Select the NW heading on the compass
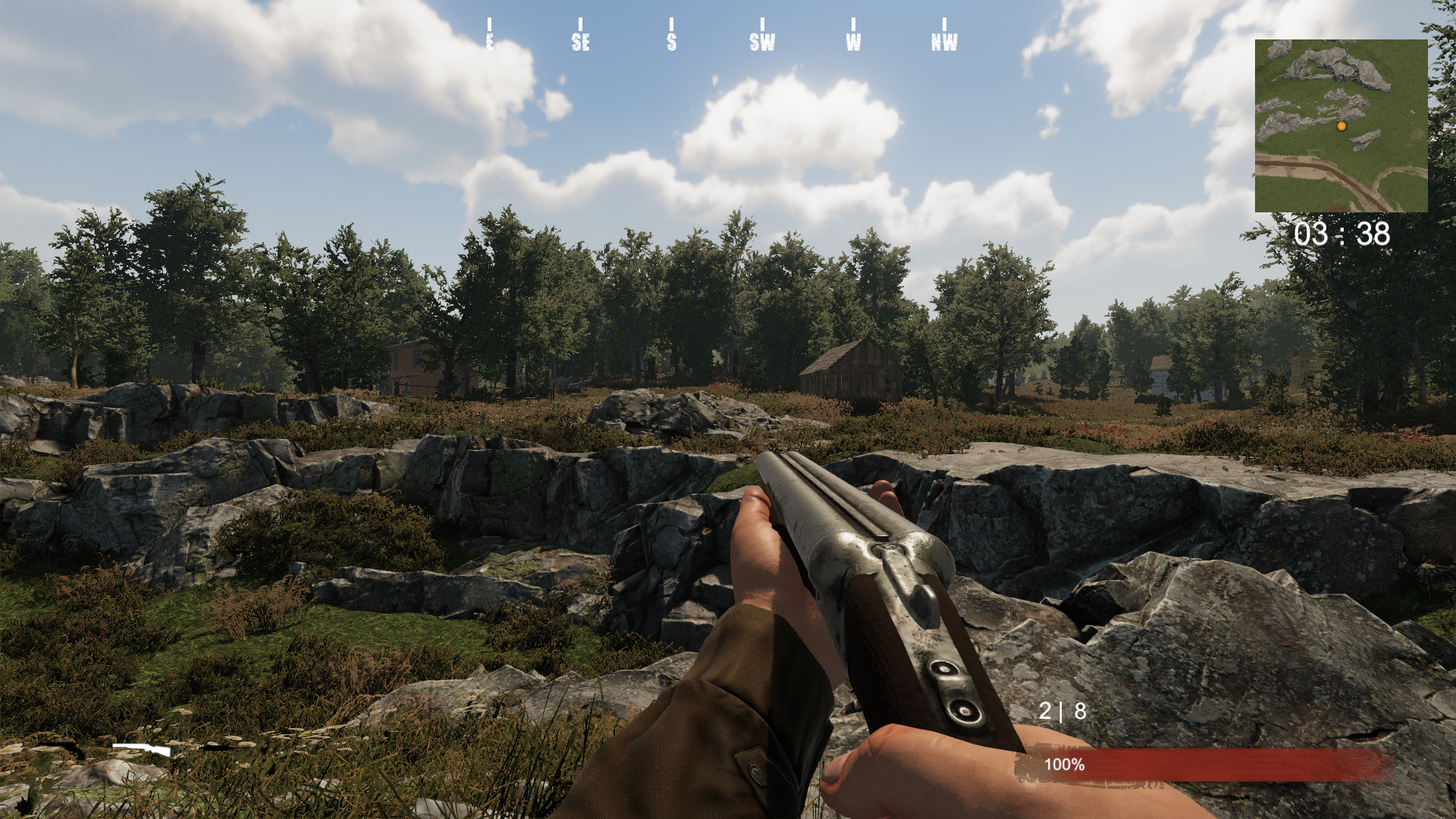The height and width of the screenshot is (819, 1456). [946, 42]
